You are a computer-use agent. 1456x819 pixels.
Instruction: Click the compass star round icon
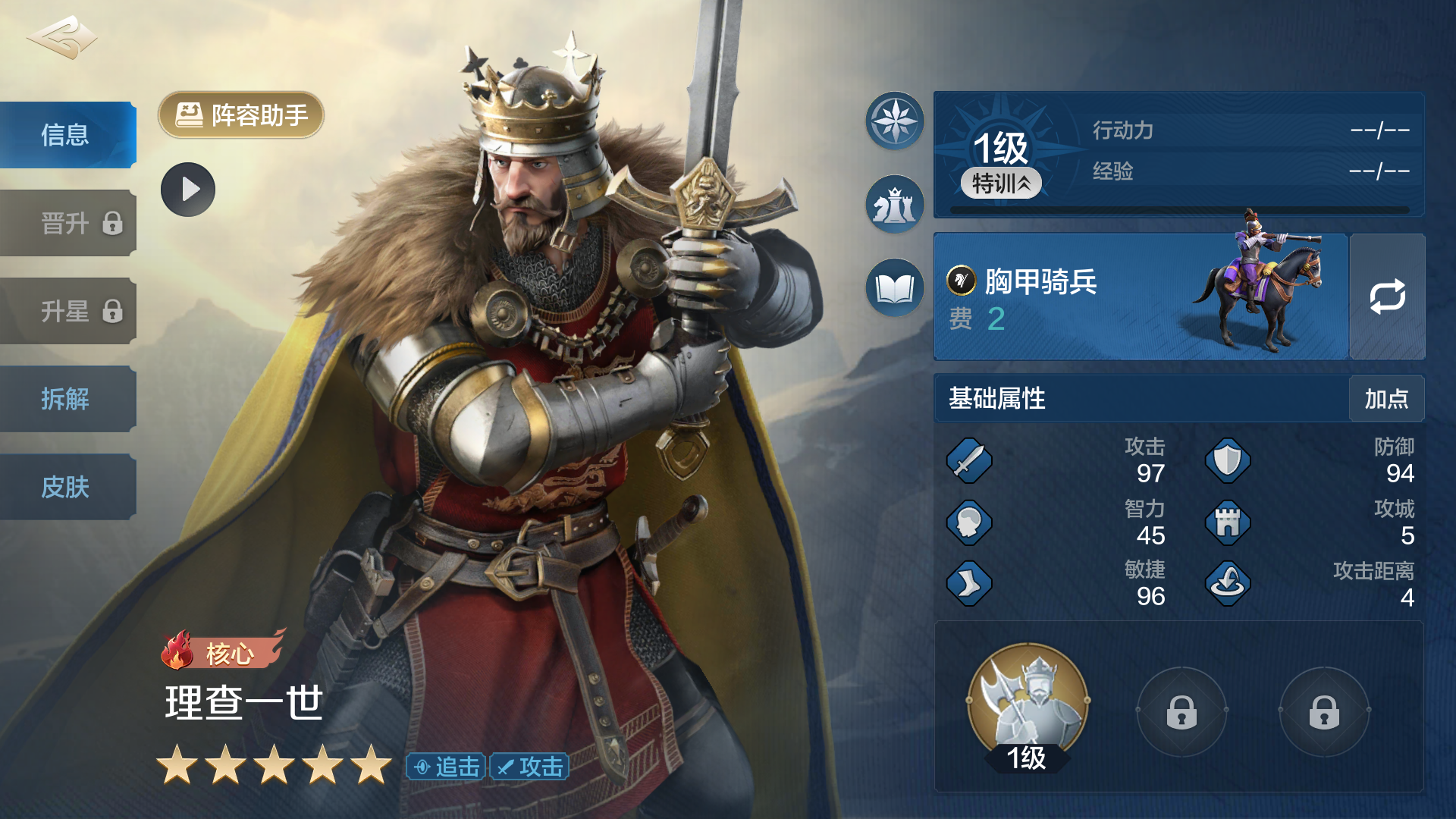[x=895, y=121]
